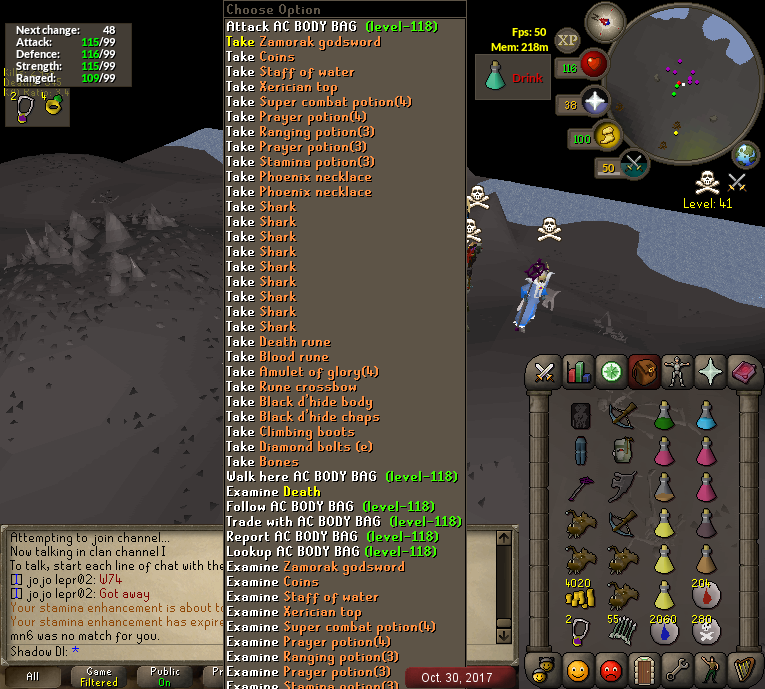Switch chat to the Game Filtered tab
The width and height of the screenshot is (765, 689).
pyautogui.click(x=98, y=676)
